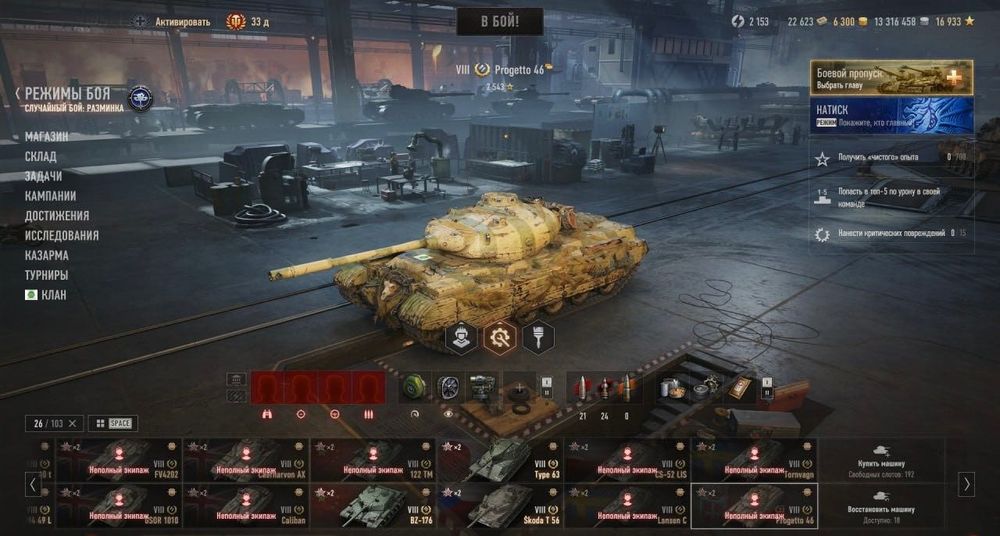Open the Турниры tournaments menu

[47, 275]
